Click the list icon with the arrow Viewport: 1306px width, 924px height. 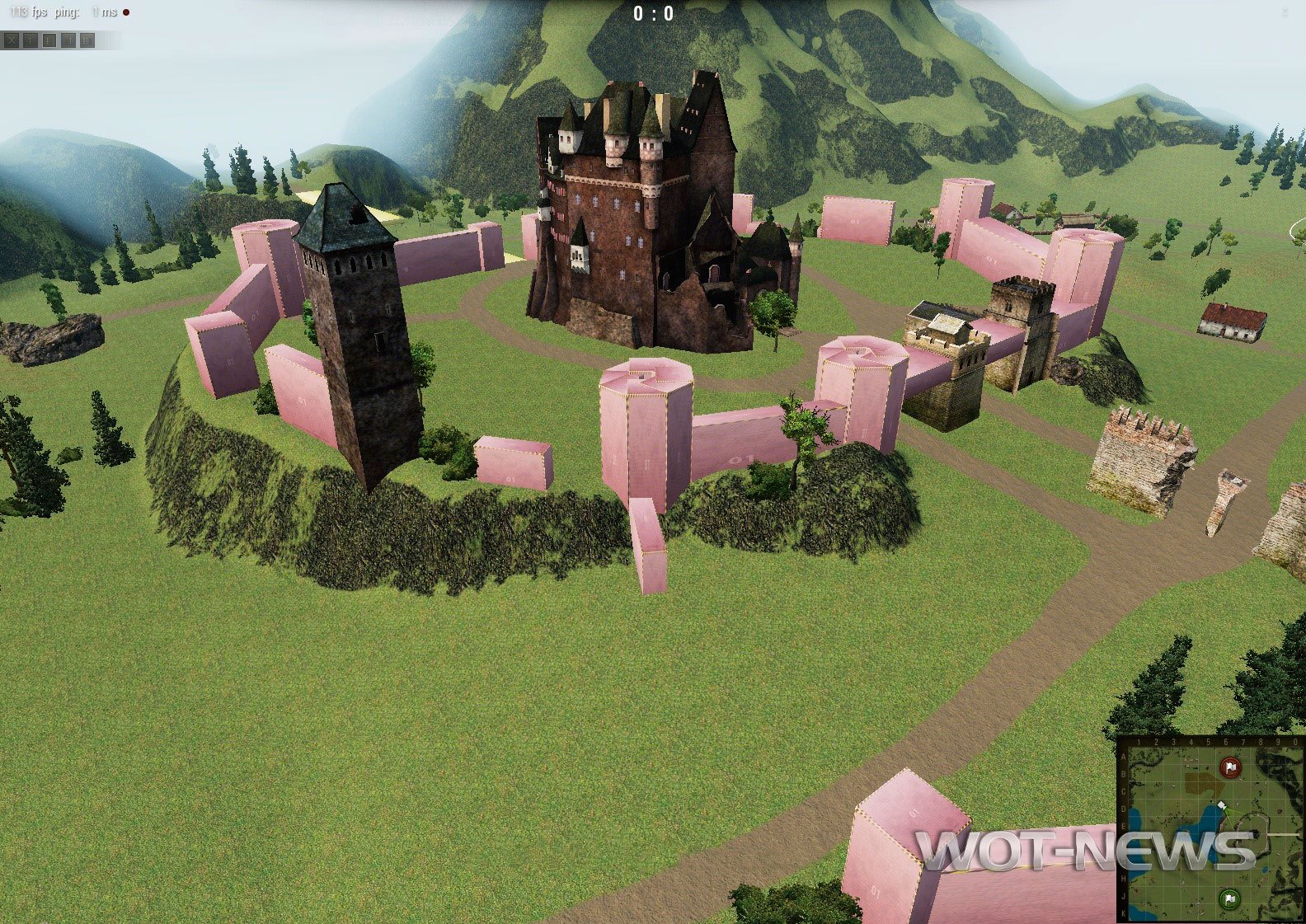(x=87, y=40)
